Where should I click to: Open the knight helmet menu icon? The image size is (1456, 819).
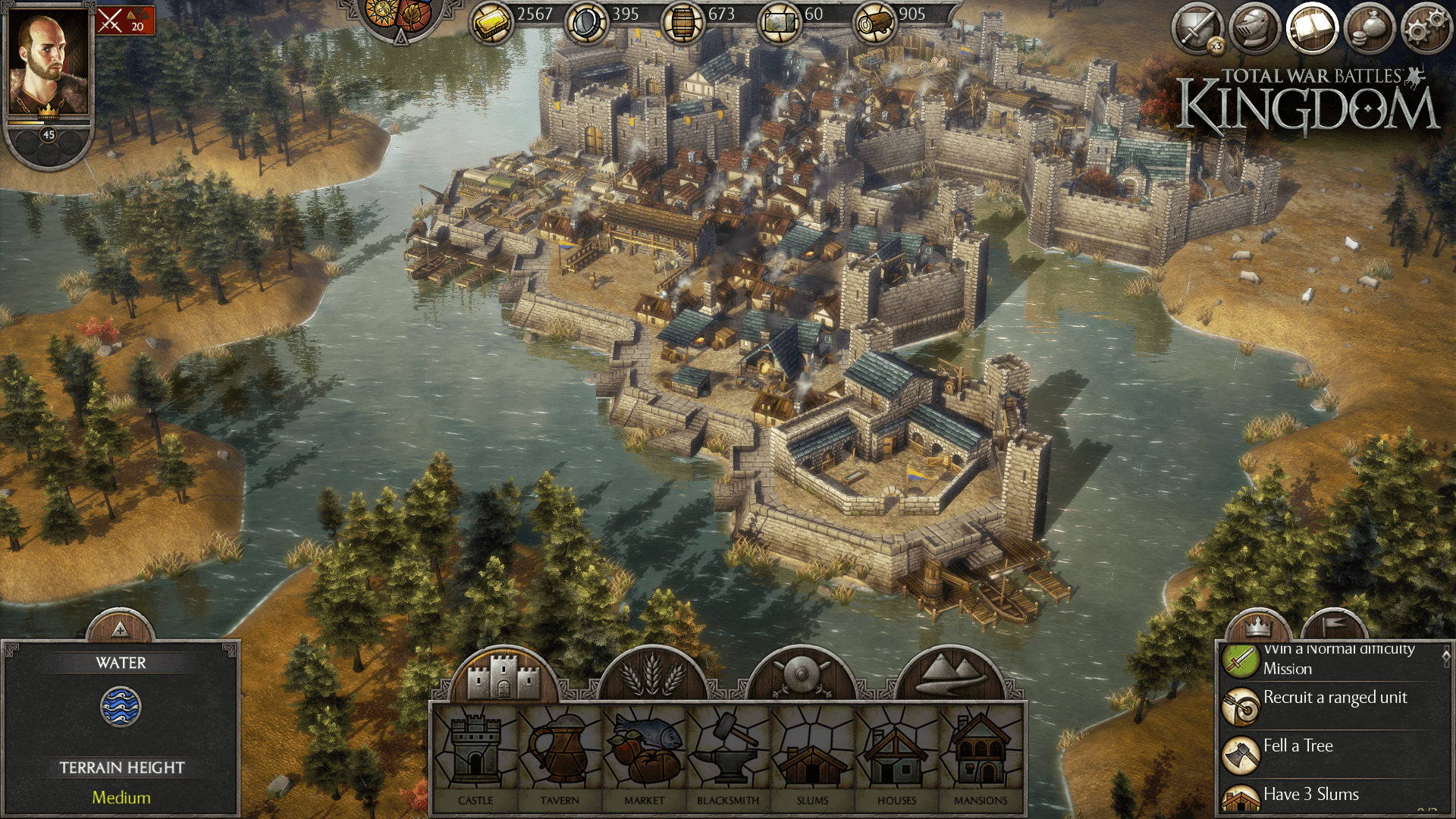click(1254, 29)
